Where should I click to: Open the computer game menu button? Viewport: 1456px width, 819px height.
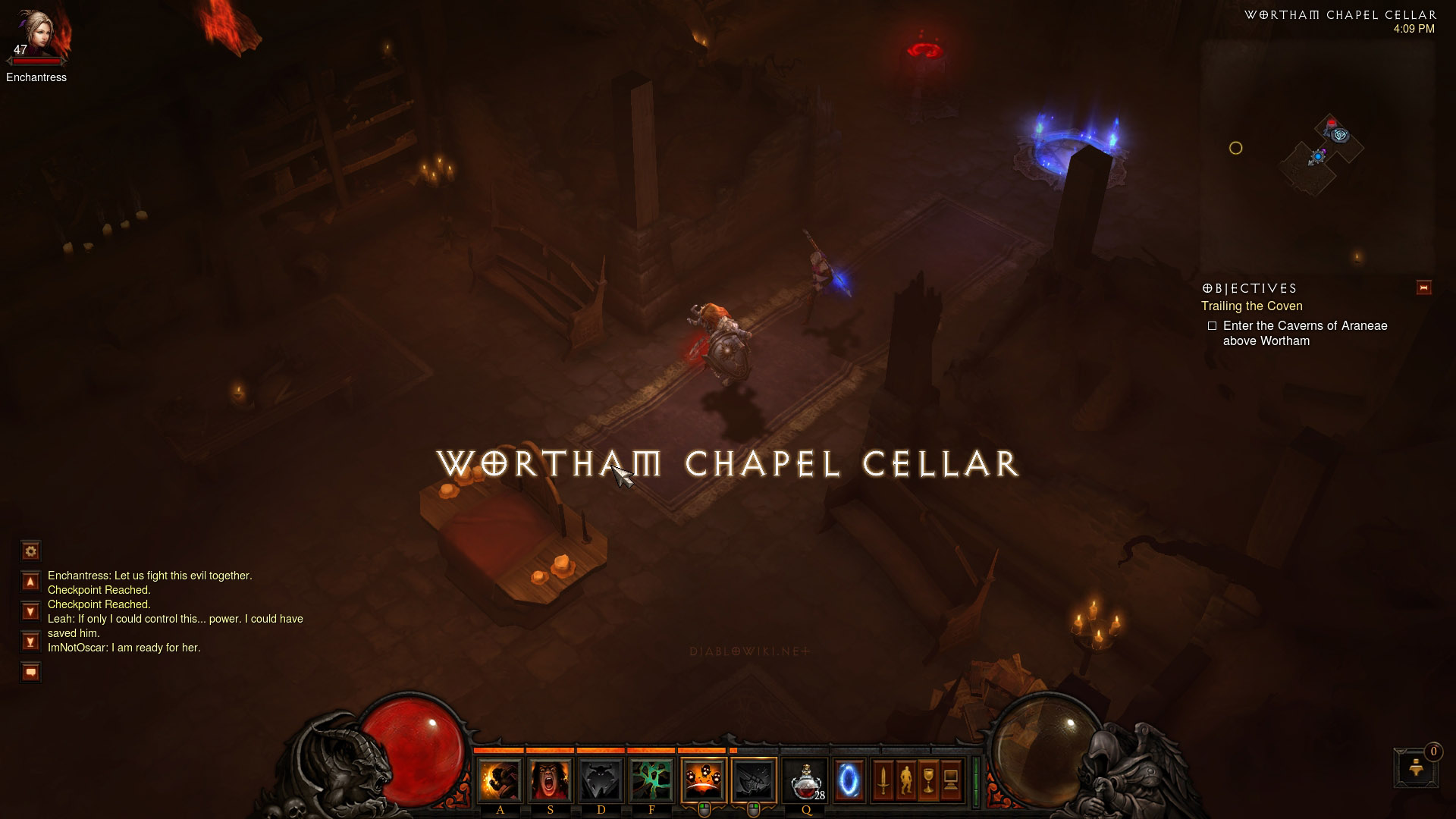pyautogui.click(x=951, y=780)
